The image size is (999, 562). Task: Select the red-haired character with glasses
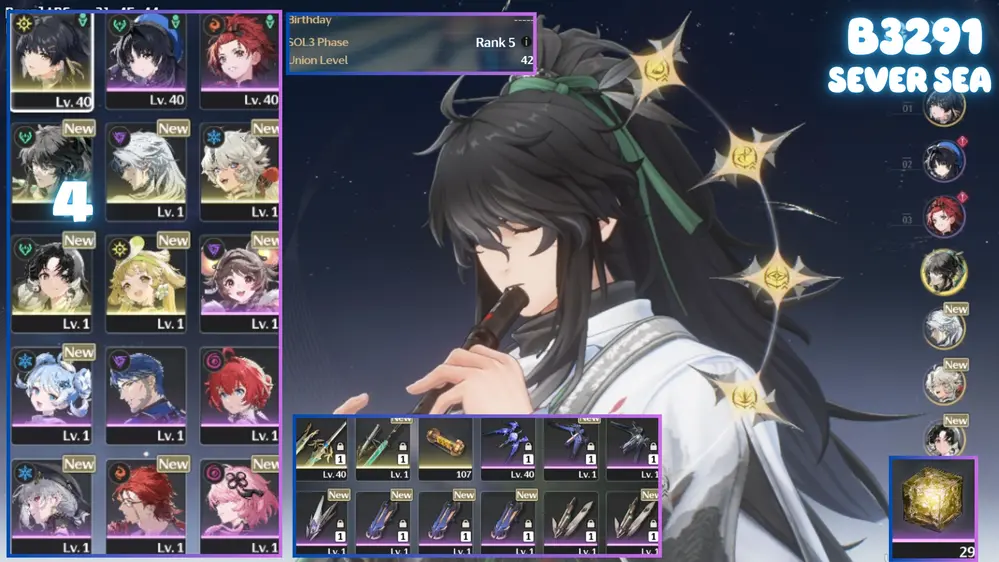[x=146, y=505]
